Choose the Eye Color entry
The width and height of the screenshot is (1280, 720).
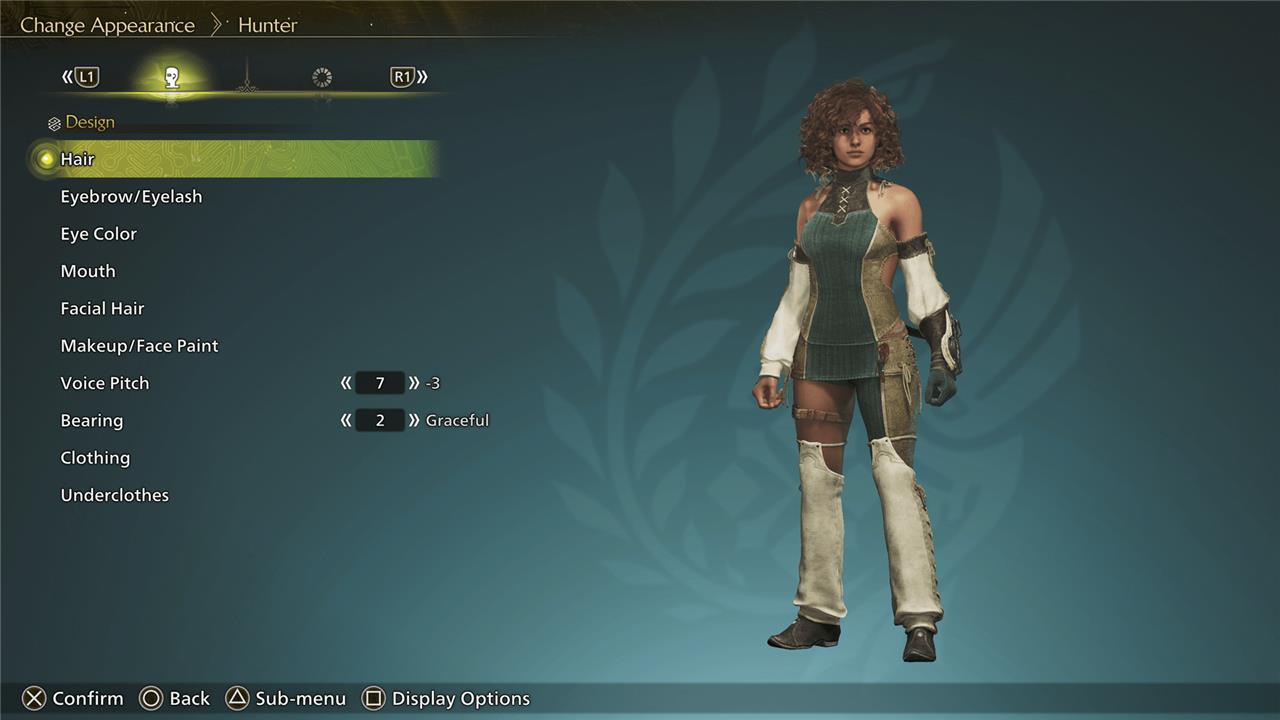point(98,234)
